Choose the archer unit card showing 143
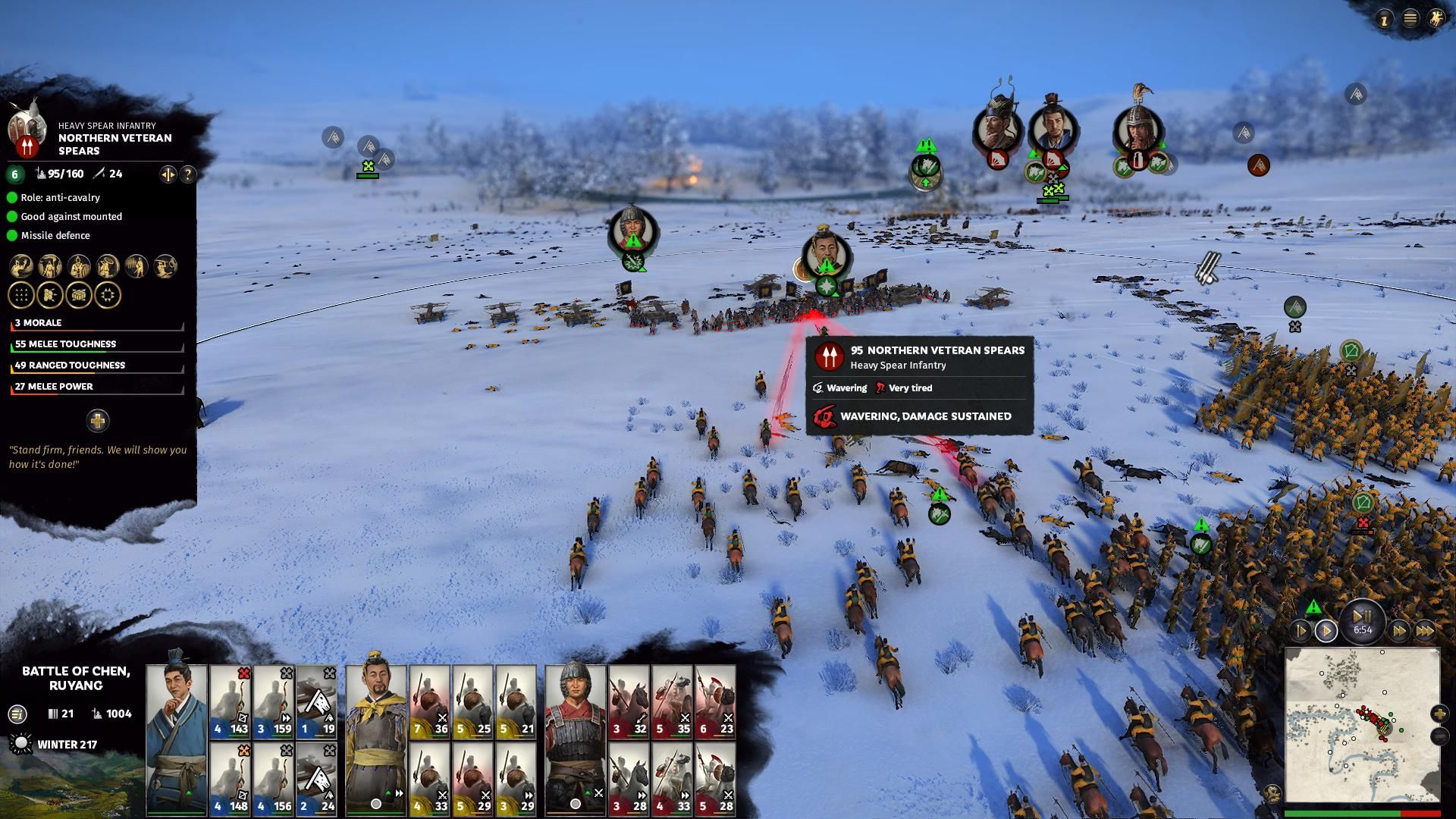The width and height of the screenshot is (1456, 819). 230,701
